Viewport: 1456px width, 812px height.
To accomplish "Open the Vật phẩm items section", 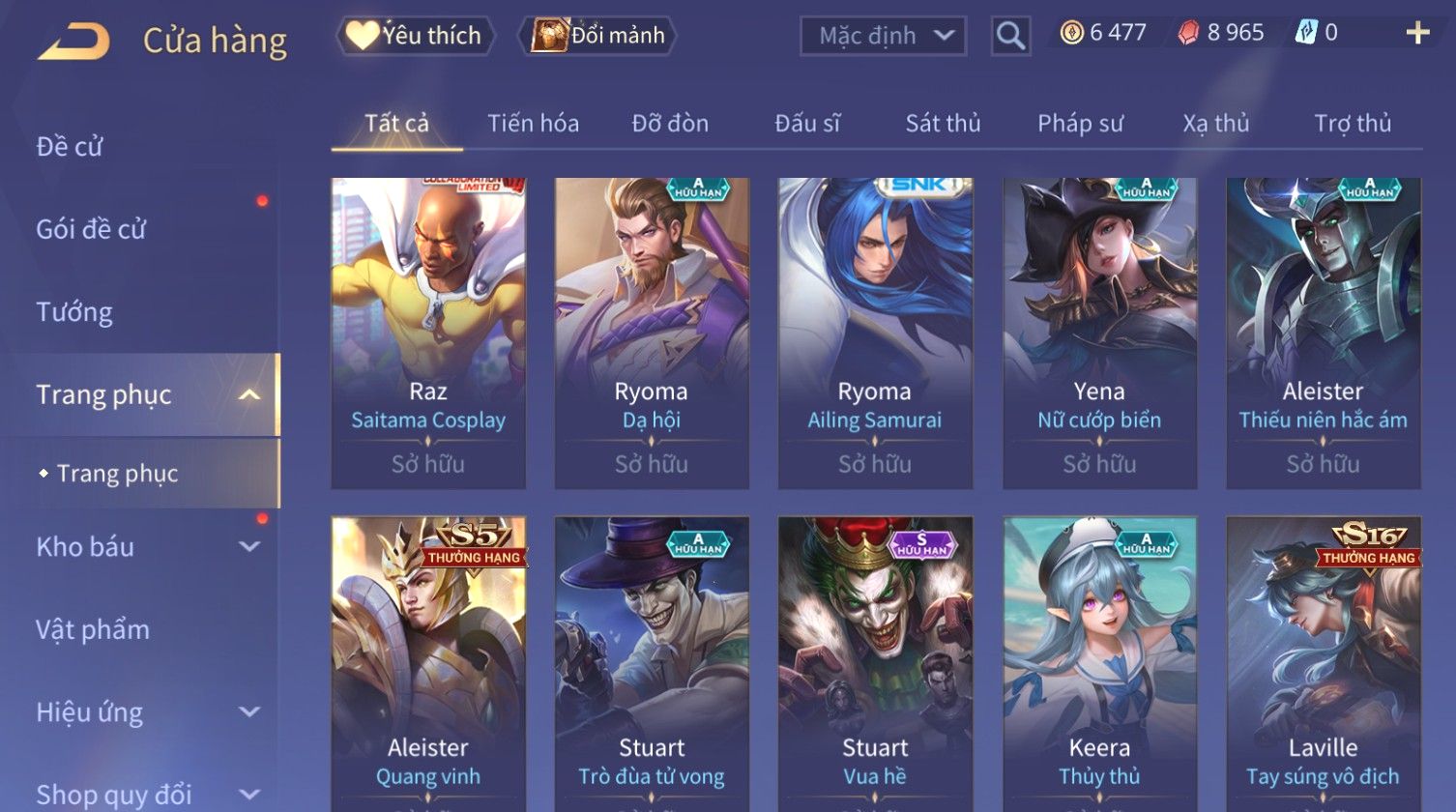I will [x=93, y=630].
